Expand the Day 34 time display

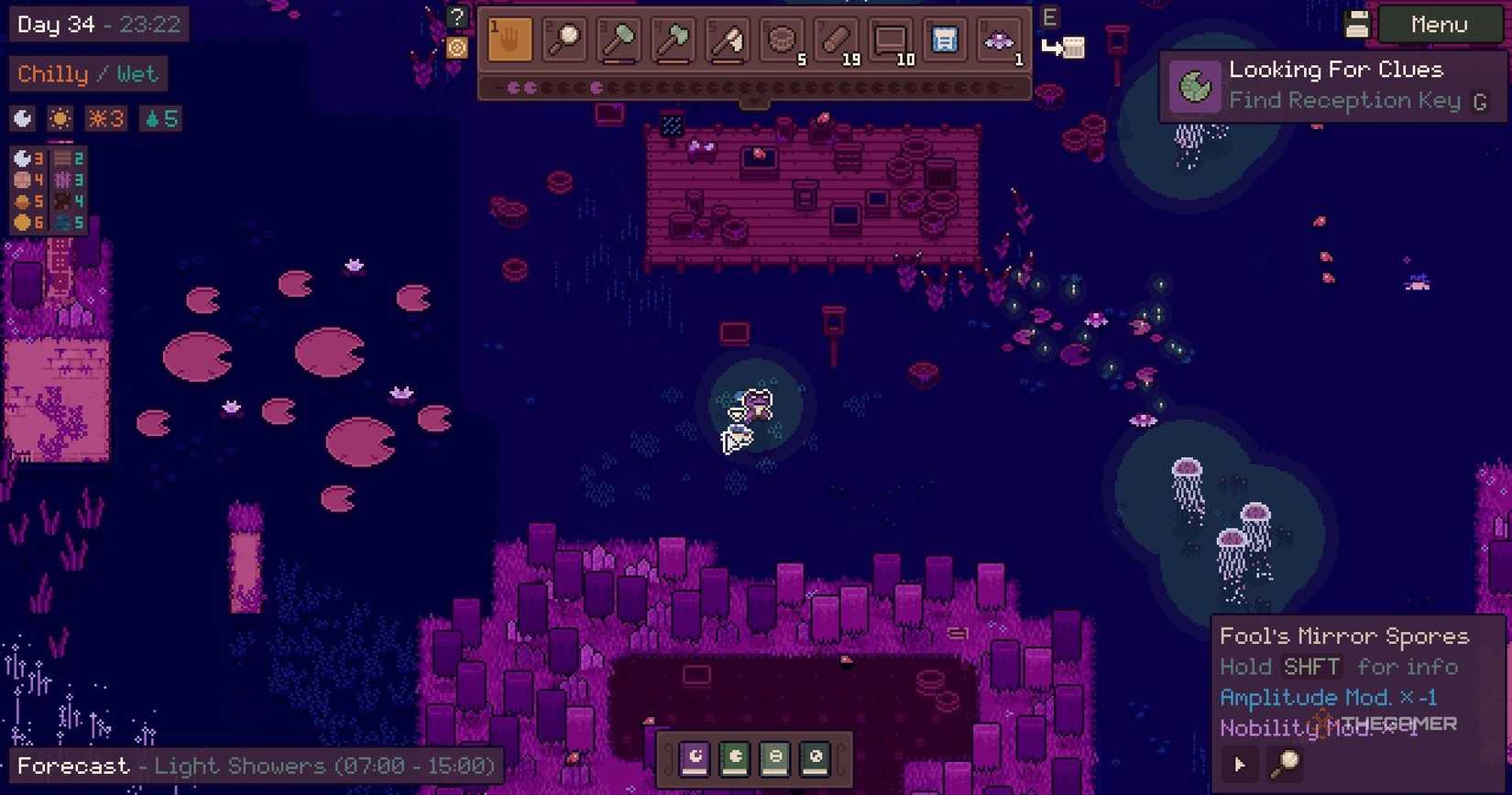click(x=96, y=25)
